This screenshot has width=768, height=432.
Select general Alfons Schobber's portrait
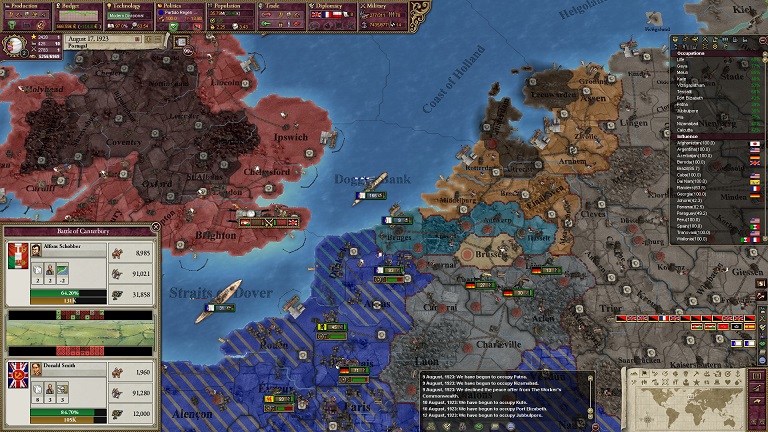[36, 250]
